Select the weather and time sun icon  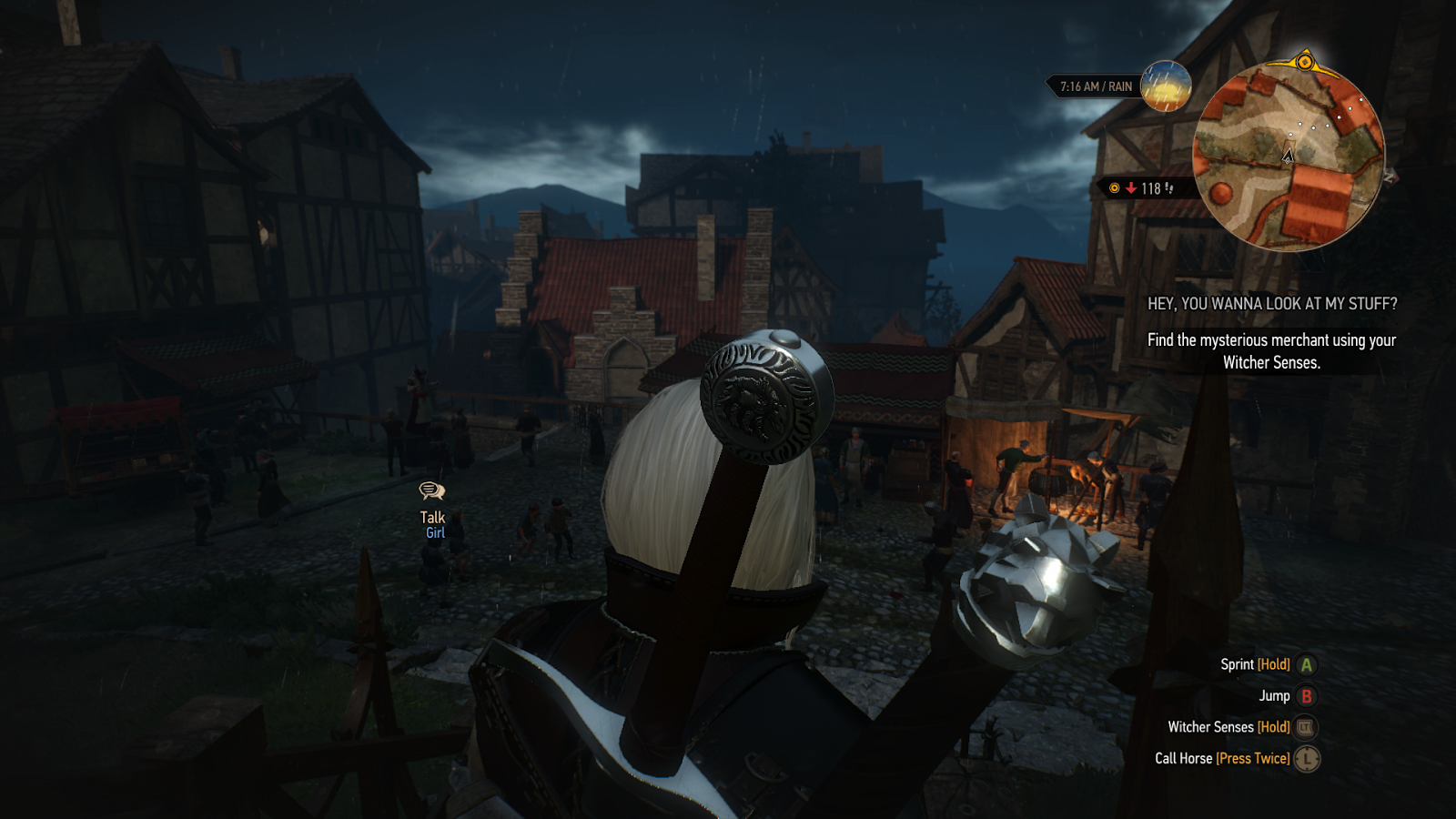coord(1166,86)
